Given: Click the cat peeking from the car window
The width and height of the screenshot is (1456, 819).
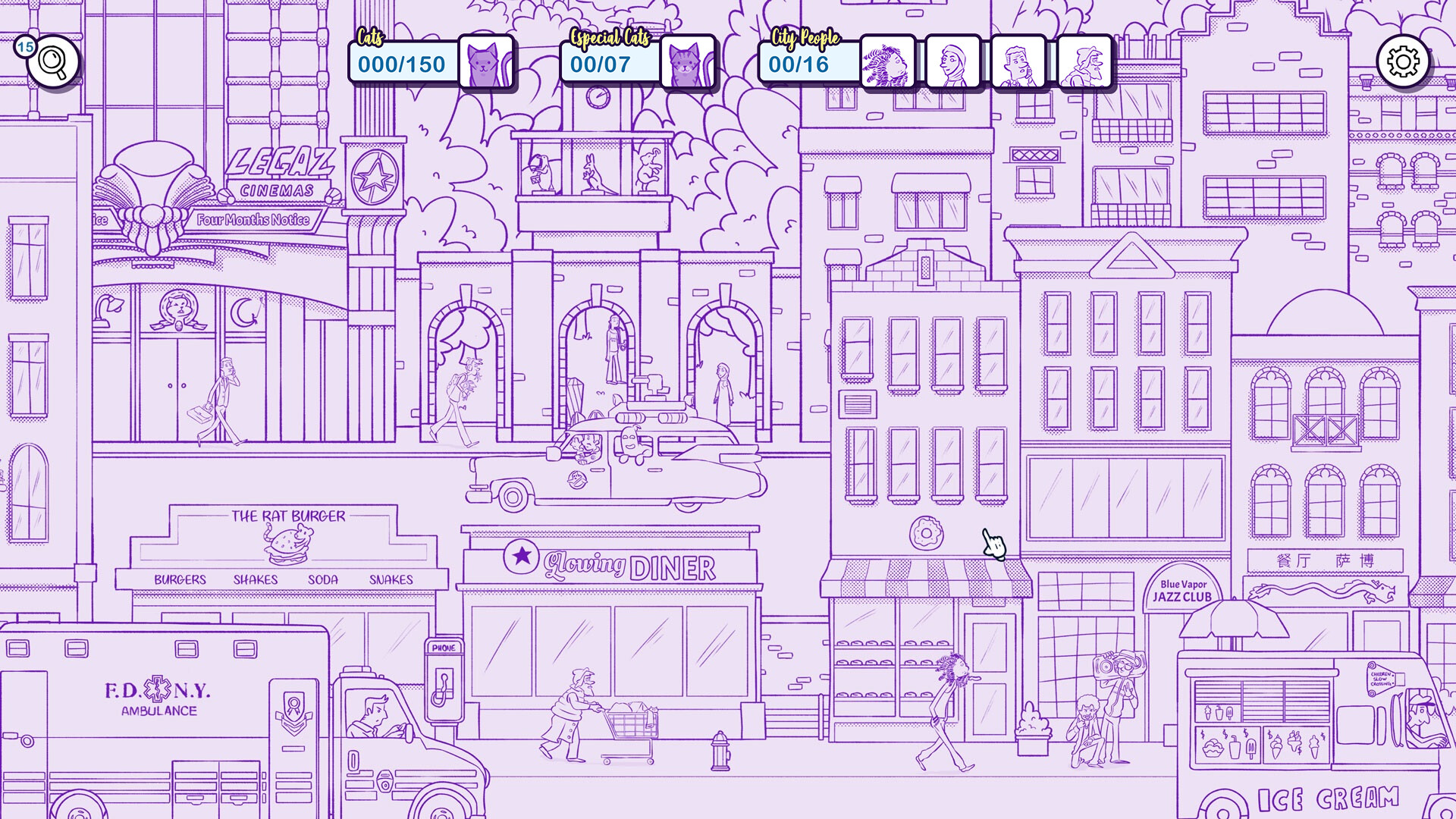Looking at the screenshot, I should click(x=584, y=446).
